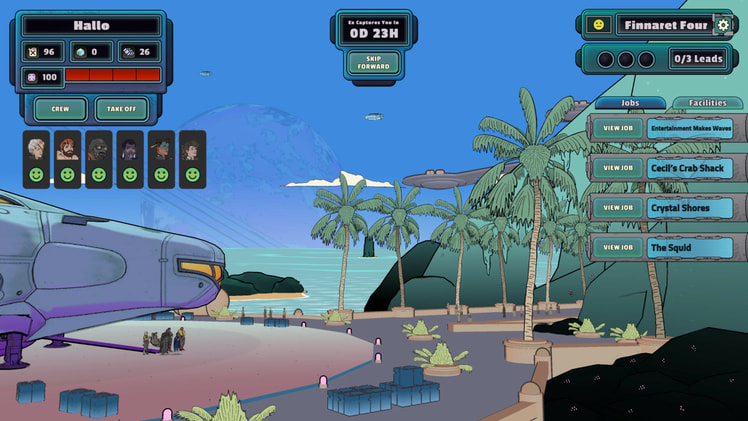
Task: Show the 0/3 Leads tracker
Action: [697, 59]
